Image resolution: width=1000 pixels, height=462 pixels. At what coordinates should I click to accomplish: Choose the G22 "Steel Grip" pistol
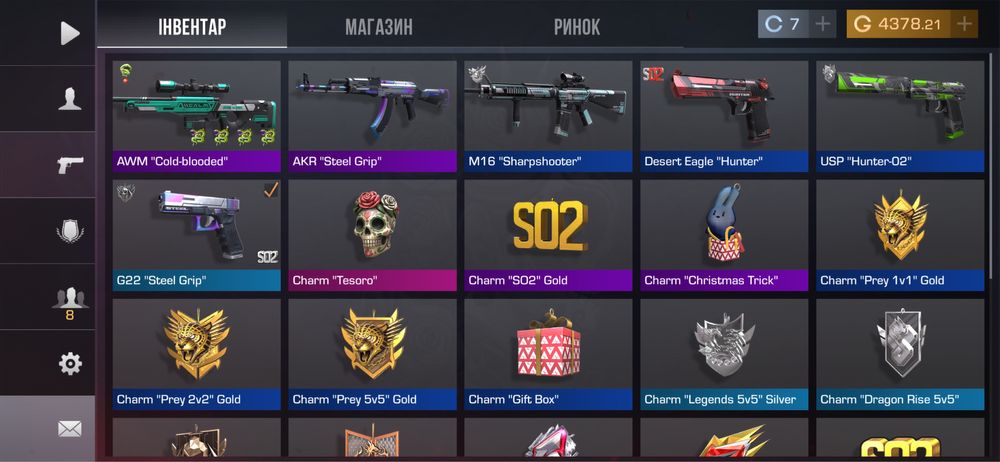tap(197, 235)
